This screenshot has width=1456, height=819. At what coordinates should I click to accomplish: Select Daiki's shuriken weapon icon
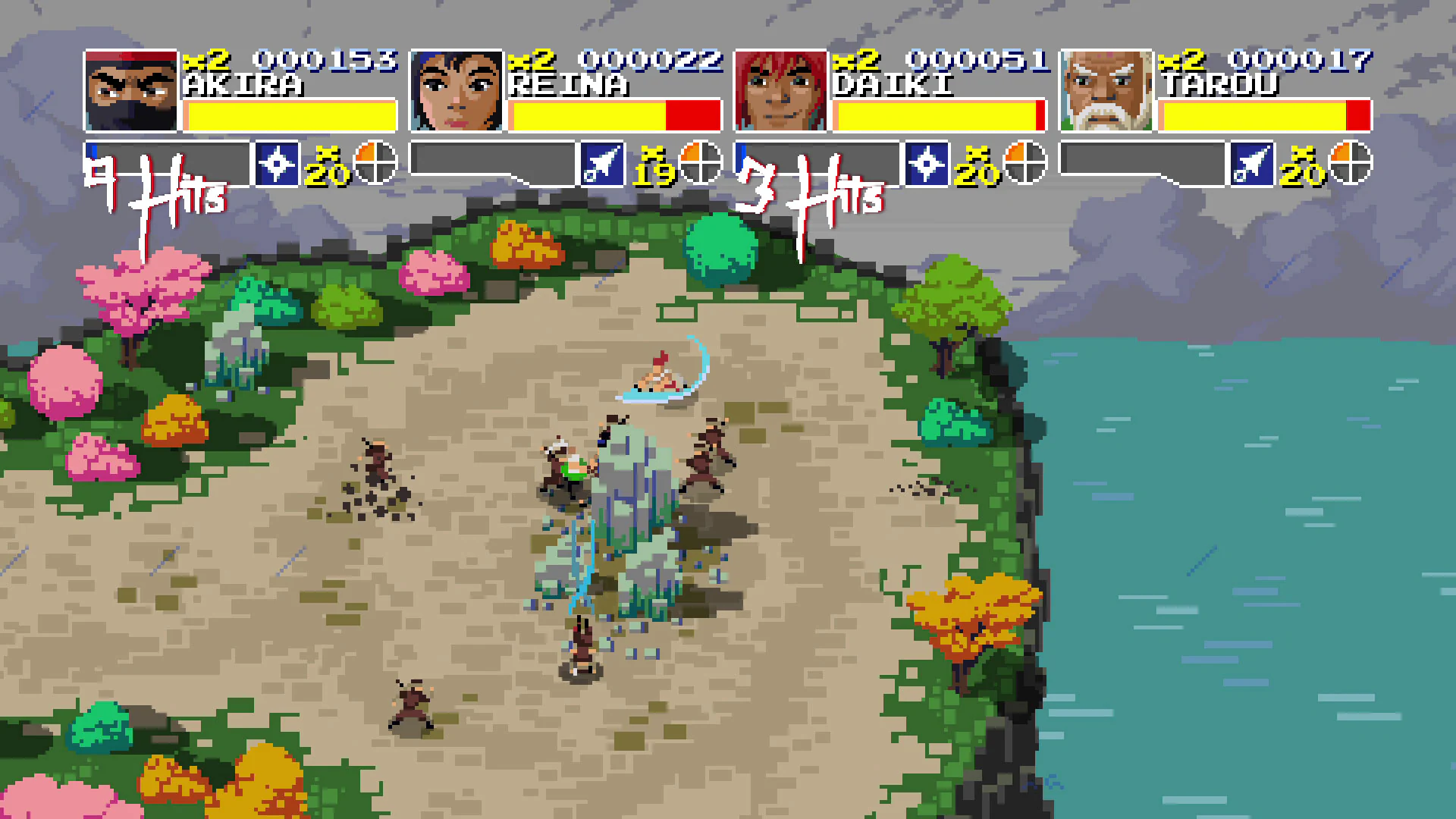(927, 162)
